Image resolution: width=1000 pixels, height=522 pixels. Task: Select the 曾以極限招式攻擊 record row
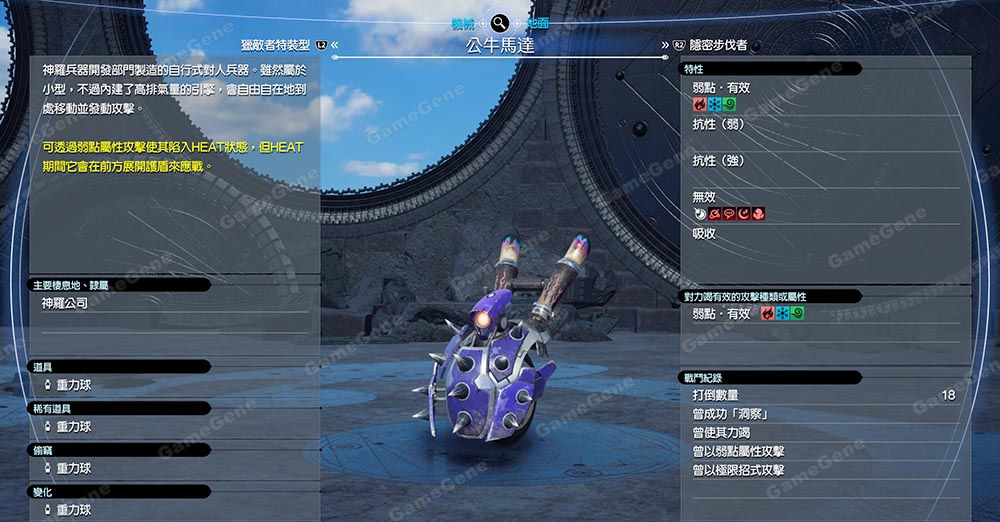[823, 470]
